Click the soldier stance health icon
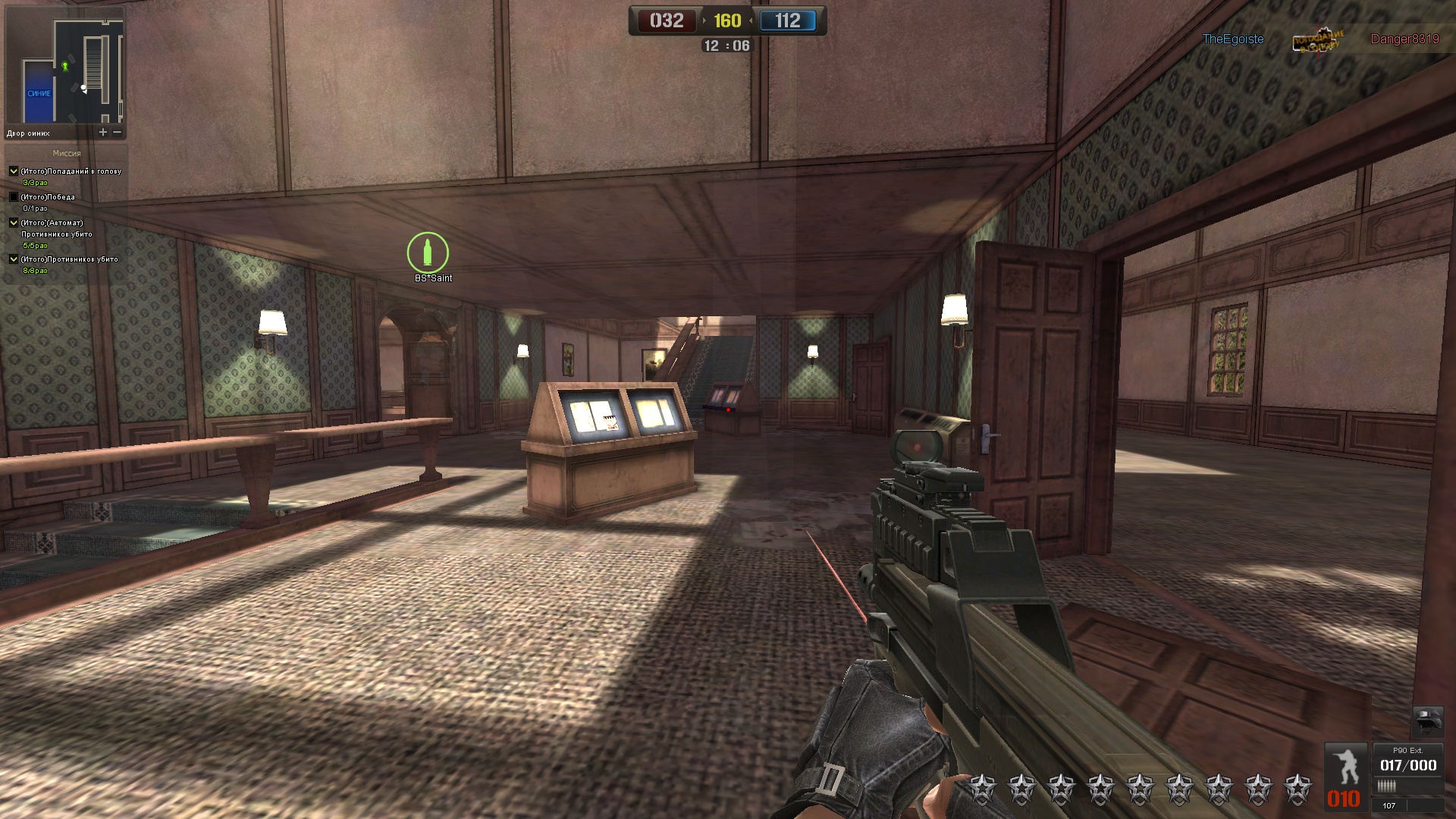The image size is (1456, 819). (1346, 767)
